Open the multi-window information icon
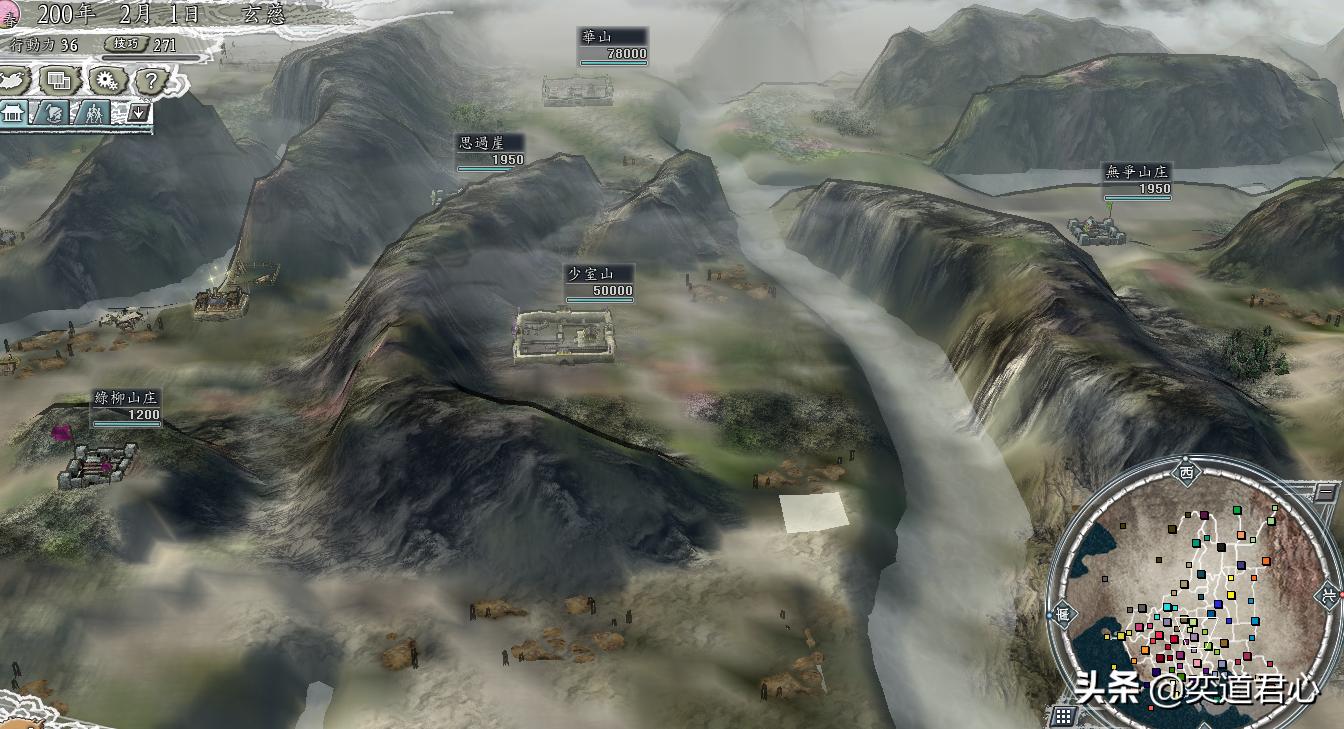This screenshot has width=1344, height=729. pos(59,79)
